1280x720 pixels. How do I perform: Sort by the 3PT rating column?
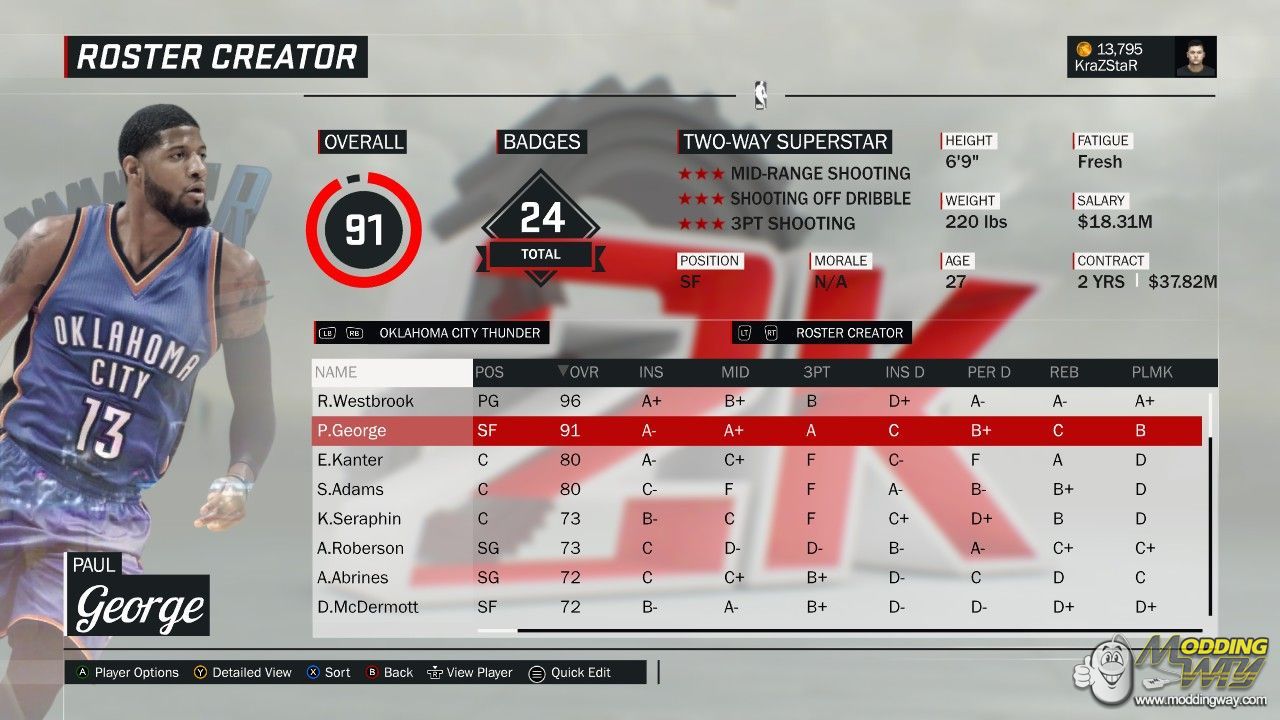coord(816,373)
